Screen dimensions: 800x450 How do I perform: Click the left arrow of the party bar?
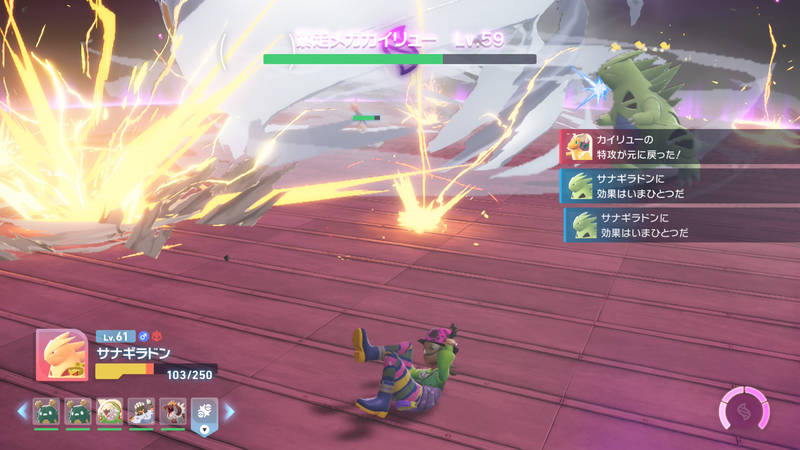(21, 410)
